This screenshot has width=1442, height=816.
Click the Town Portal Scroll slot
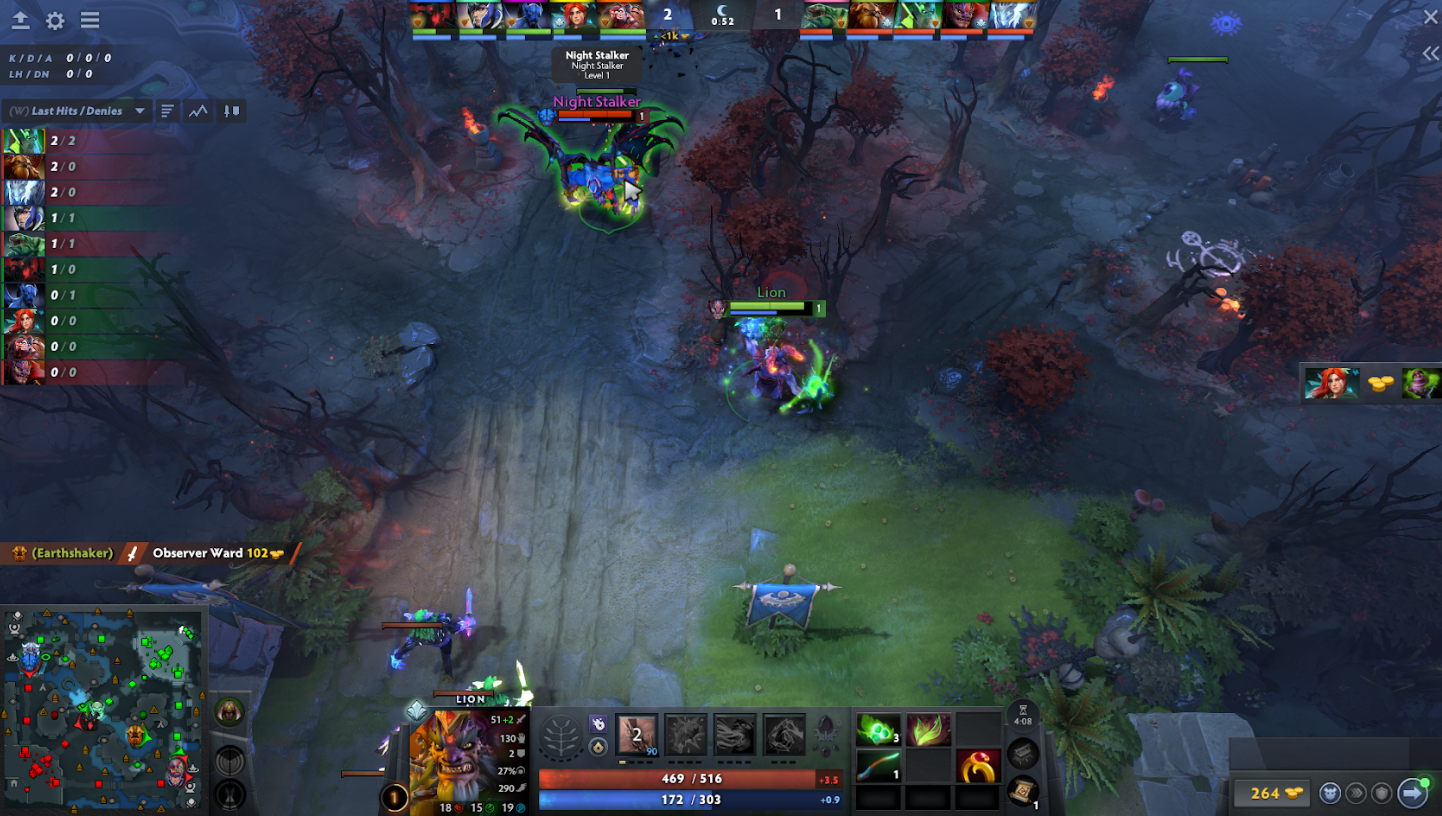coord(1022,791)
